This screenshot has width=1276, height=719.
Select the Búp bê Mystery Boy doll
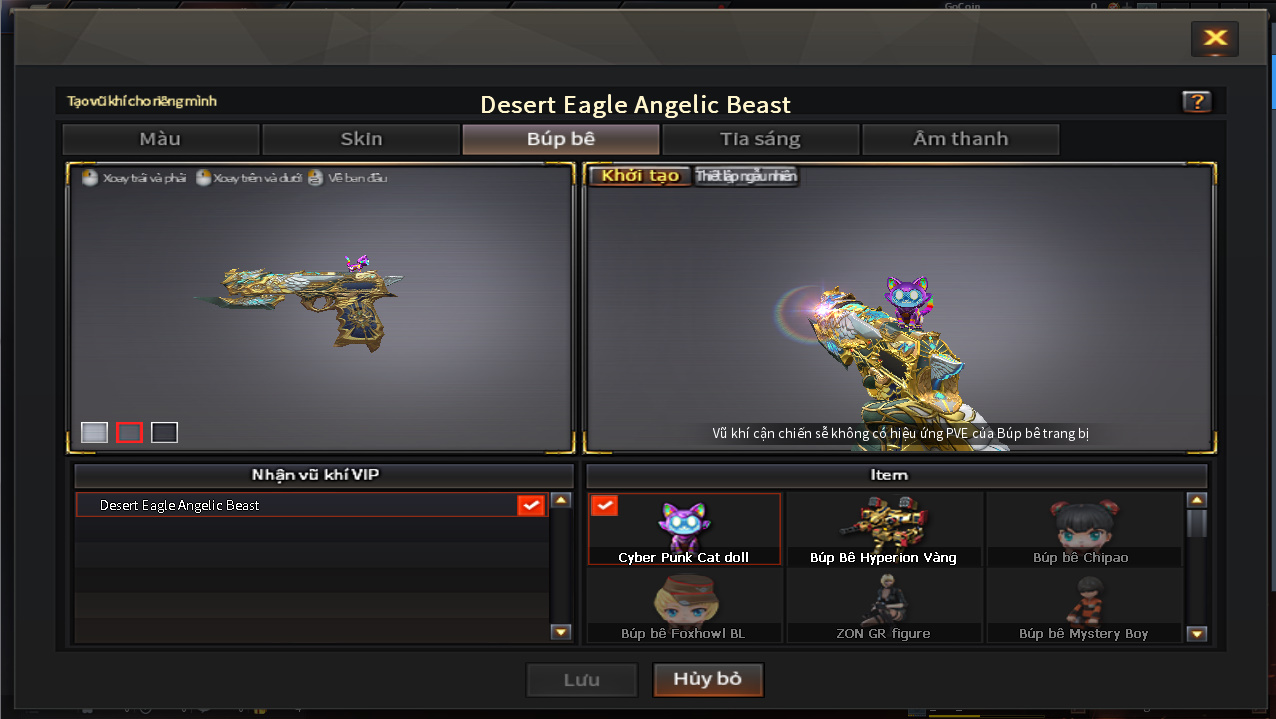pyautogui.click(x=1083, y=606)
